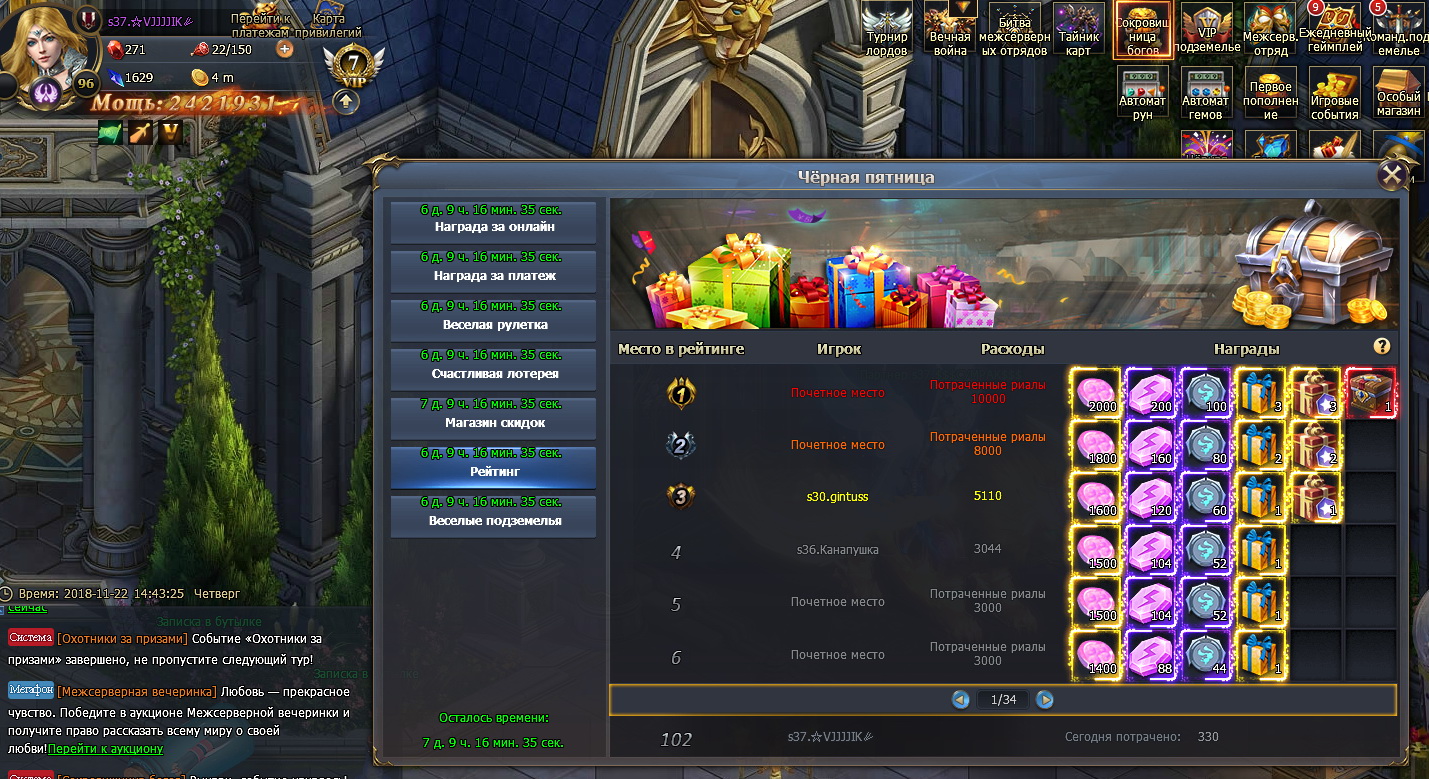Viewport: 1429px width, 779px height.
Task: Go to previous ranking page
Action: [961, 700]
